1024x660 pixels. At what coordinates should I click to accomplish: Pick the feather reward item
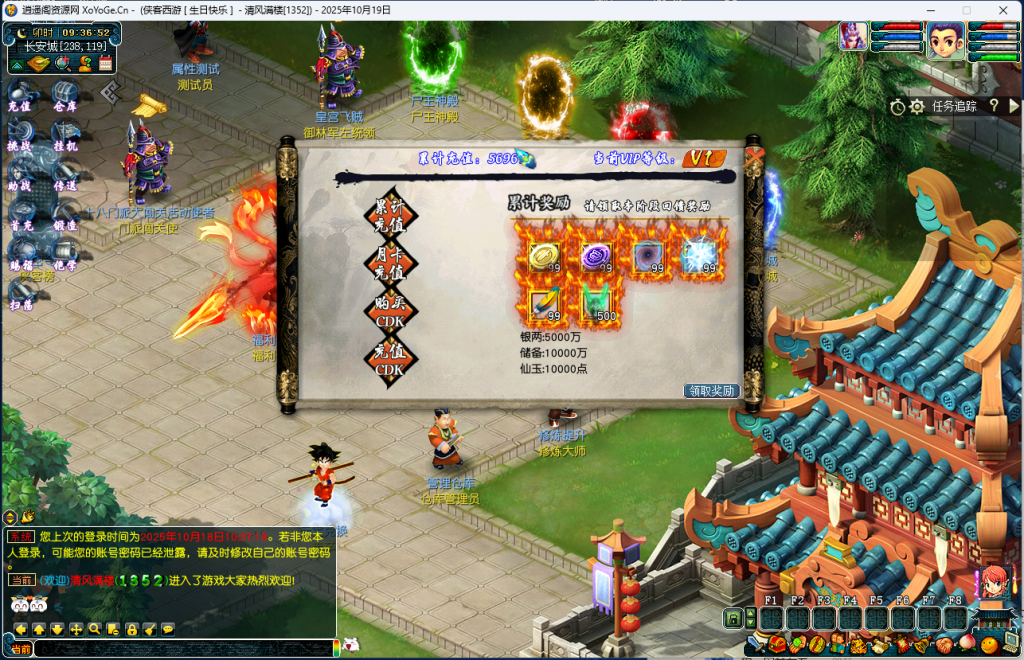pyautogui.click(x=544, y=304)
